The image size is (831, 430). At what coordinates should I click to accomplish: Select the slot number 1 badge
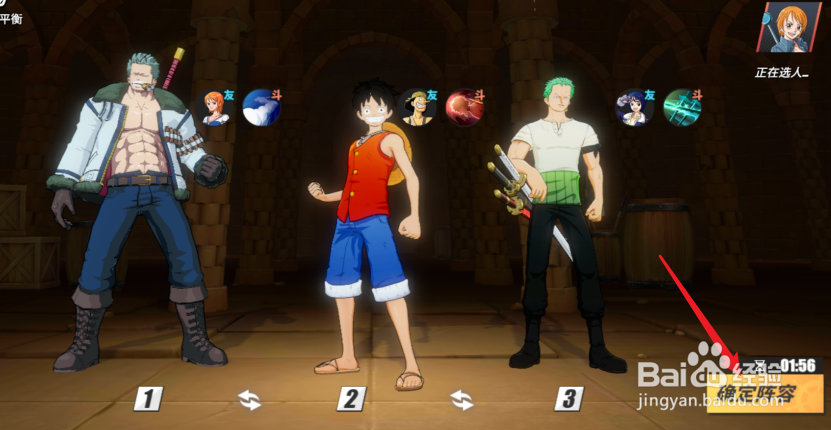(x=148, y=400)
